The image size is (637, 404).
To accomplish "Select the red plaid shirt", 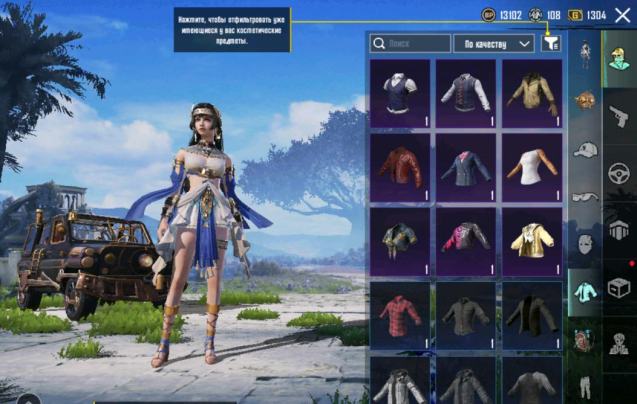I will pyautogui.click(x=400, y=315).
